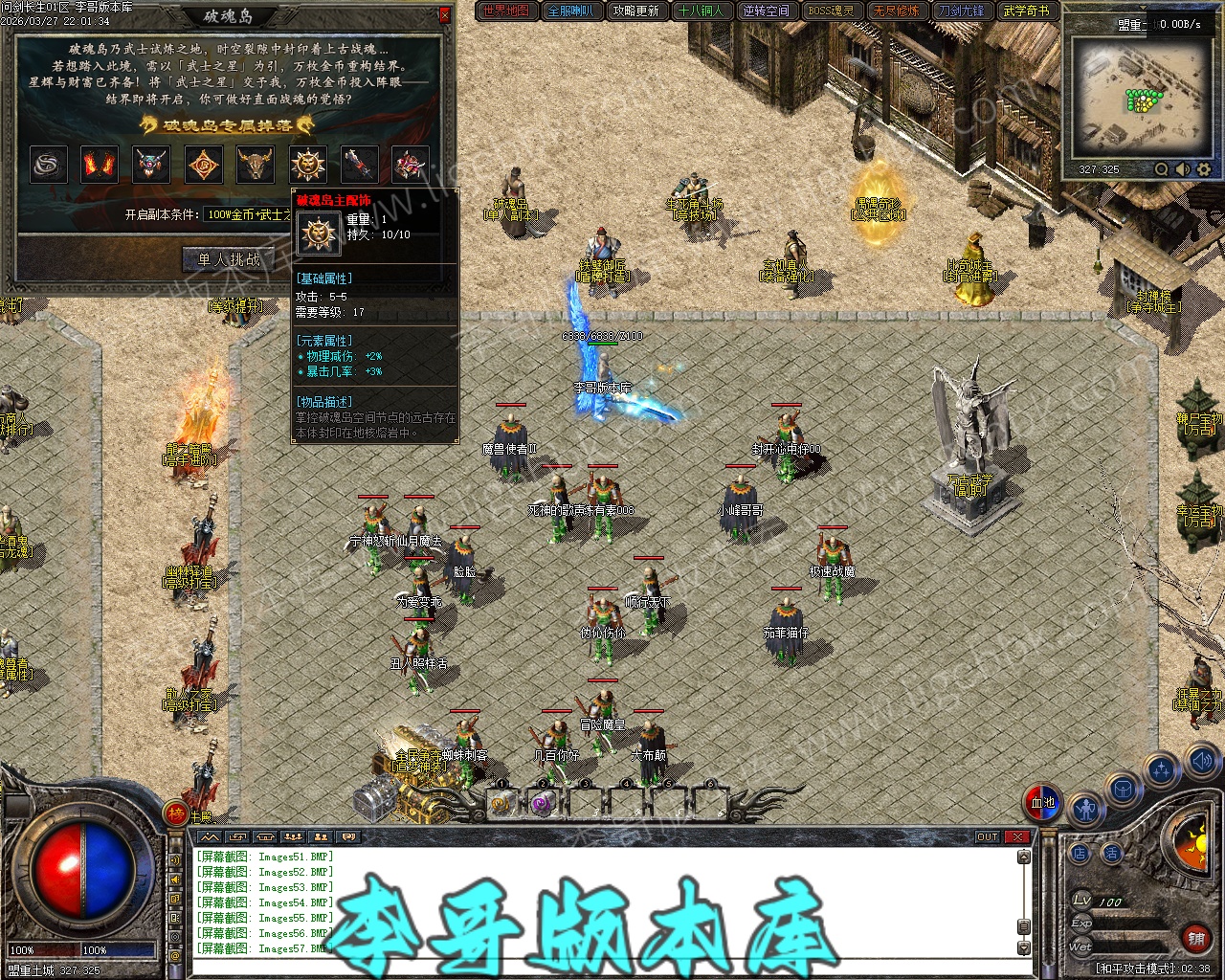Image resolution: width=1225 pixels, height=980 pixels.
Task: Click the 血池 blood pool round button
Action: pyautogui.click(x=1043, y=803)
